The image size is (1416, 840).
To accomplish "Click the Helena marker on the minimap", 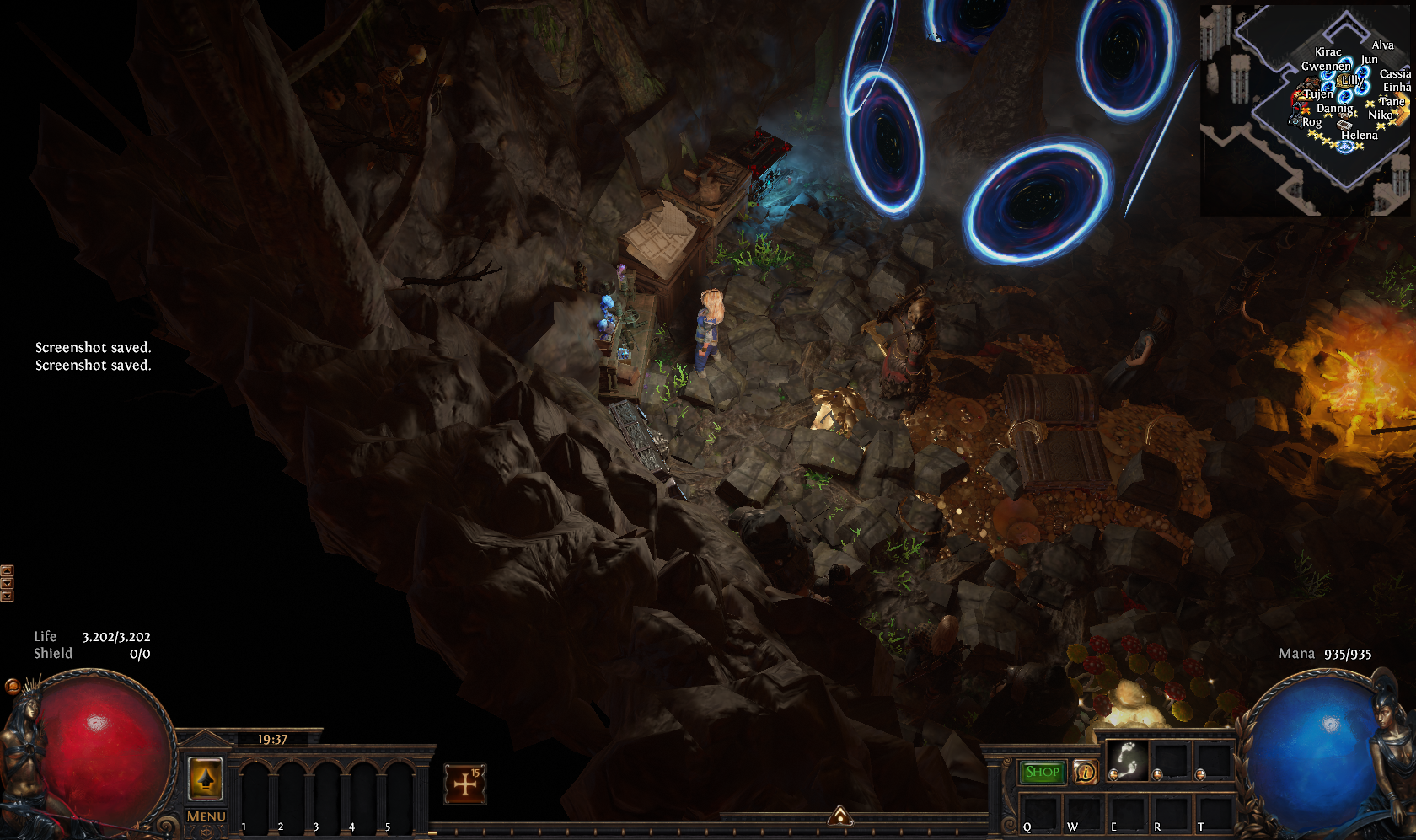I will coord(1359,135).
